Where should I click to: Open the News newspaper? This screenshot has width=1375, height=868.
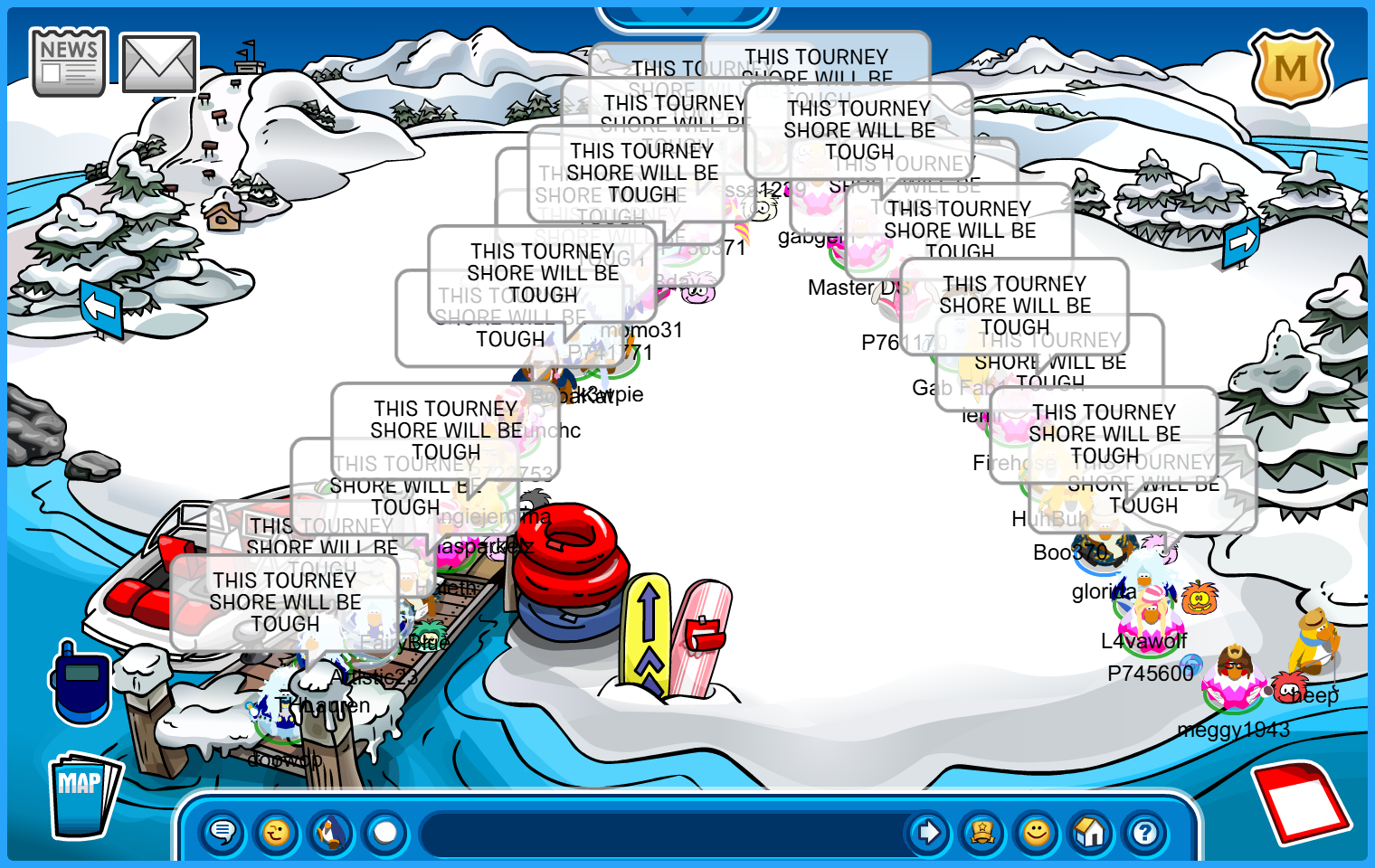coord(69,61)
